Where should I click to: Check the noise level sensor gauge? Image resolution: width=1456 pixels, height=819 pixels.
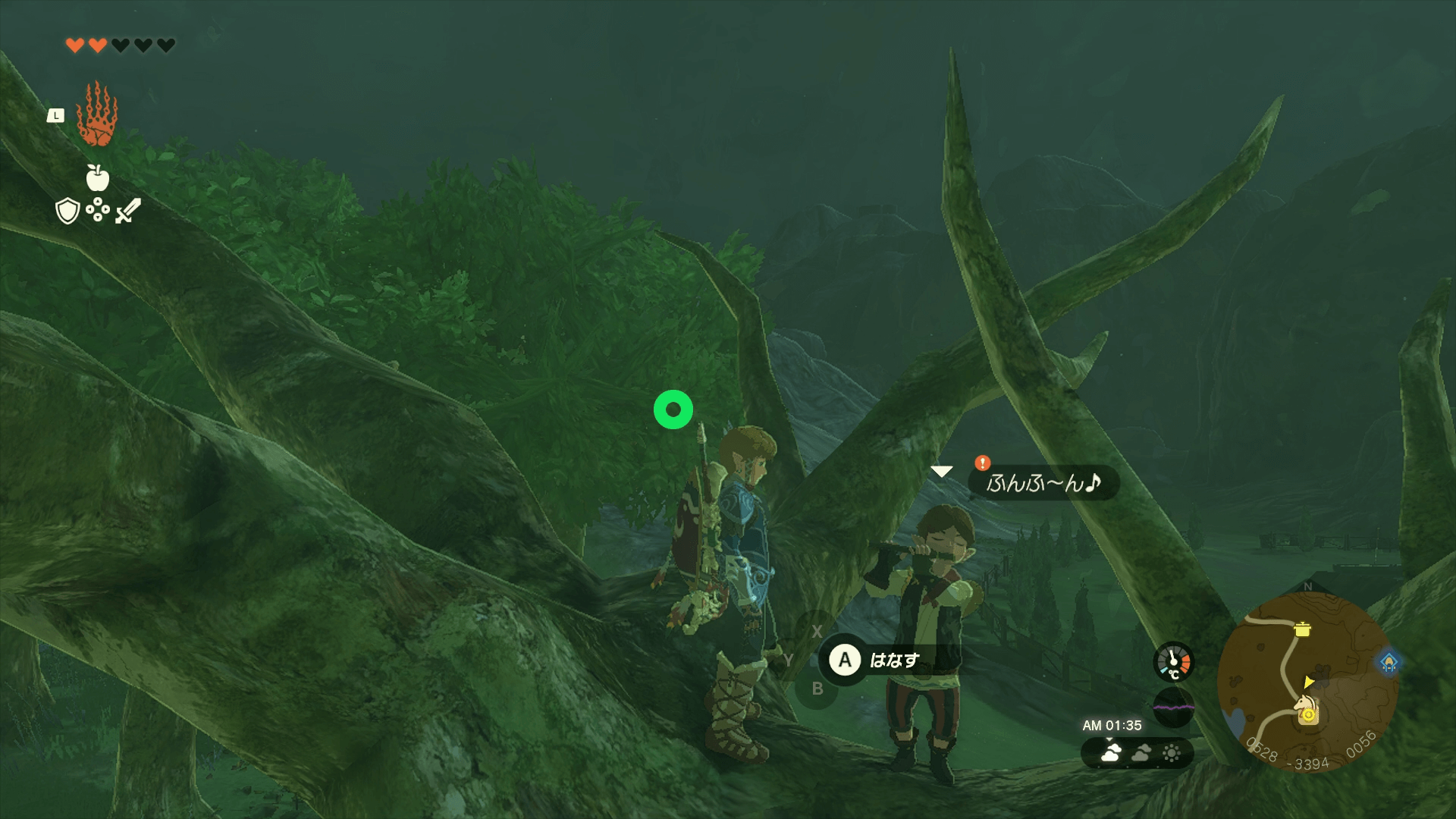coord(1173,708)
